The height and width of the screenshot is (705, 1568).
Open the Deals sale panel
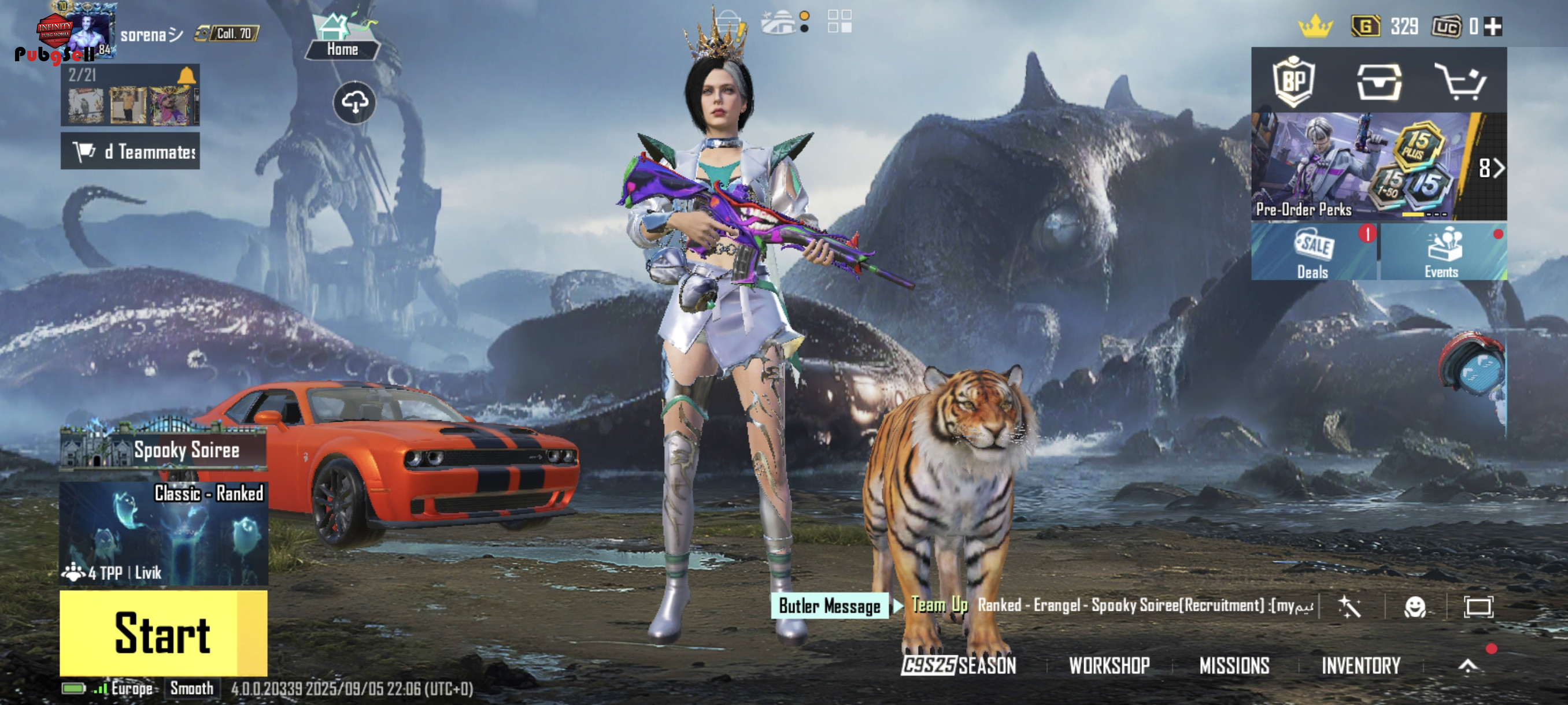1313,253
